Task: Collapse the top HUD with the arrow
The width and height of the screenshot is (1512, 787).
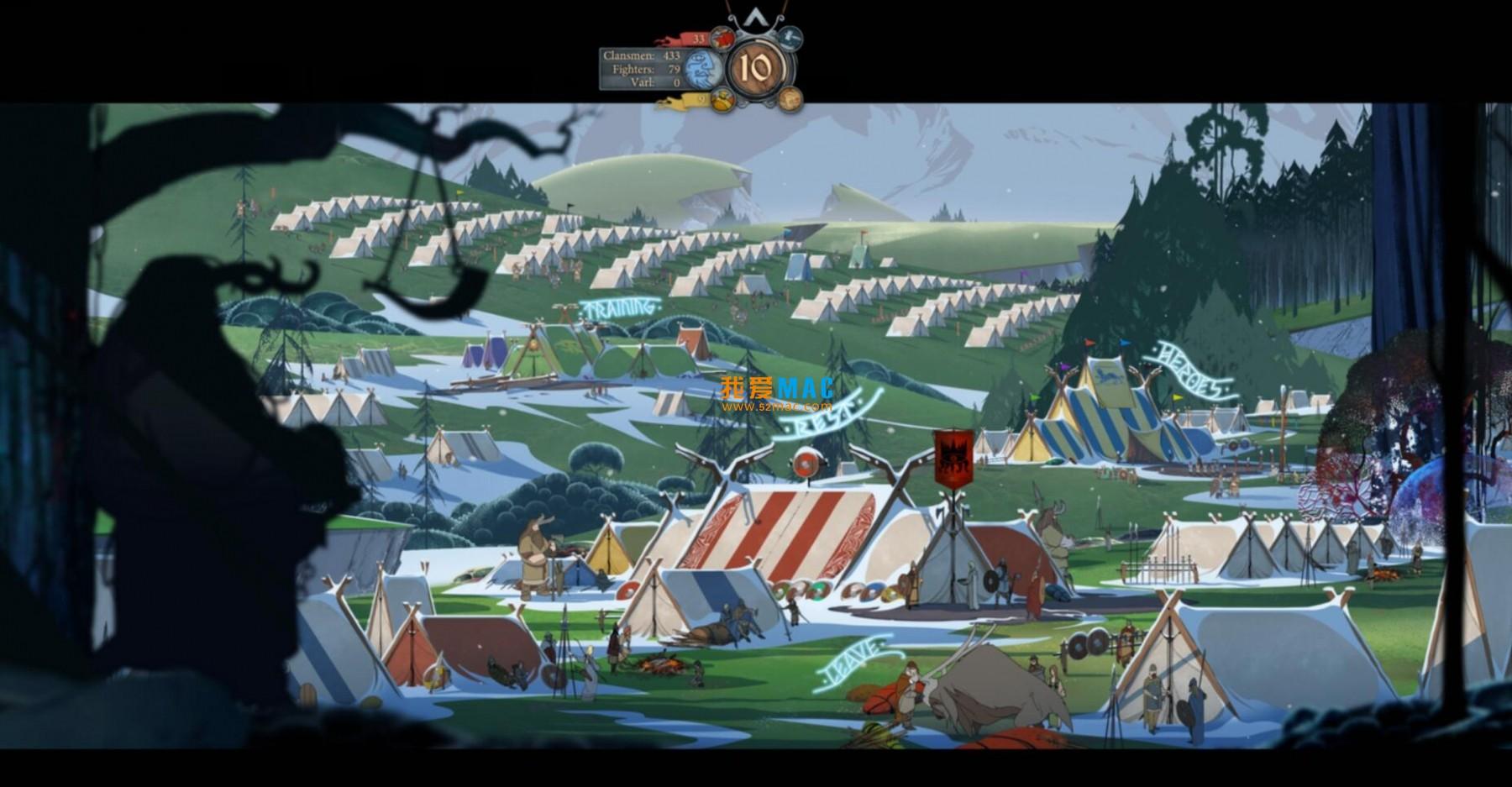Action: [x=757, y=18]
